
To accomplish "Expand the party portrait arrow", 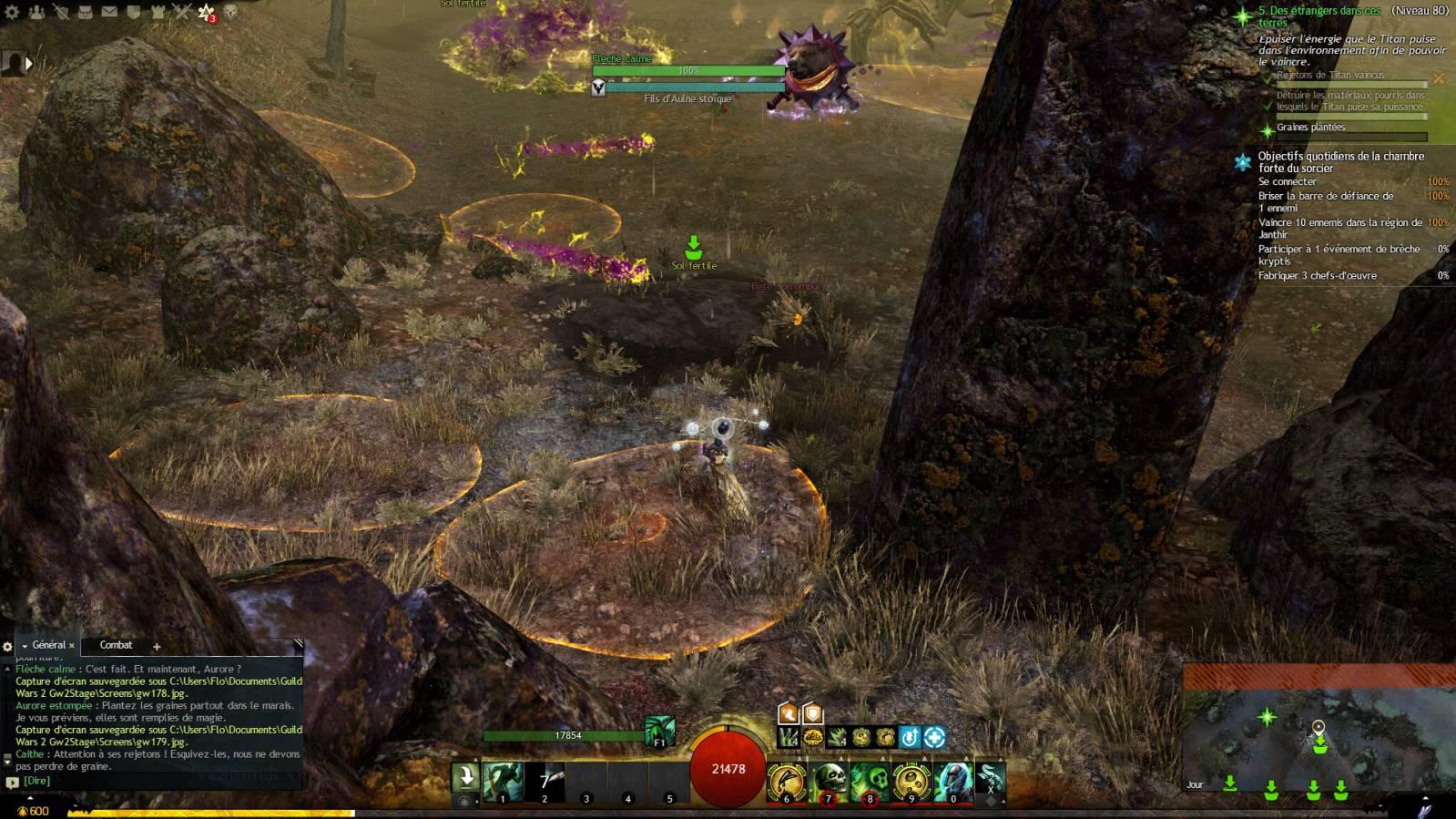I will tap(28, 64).
